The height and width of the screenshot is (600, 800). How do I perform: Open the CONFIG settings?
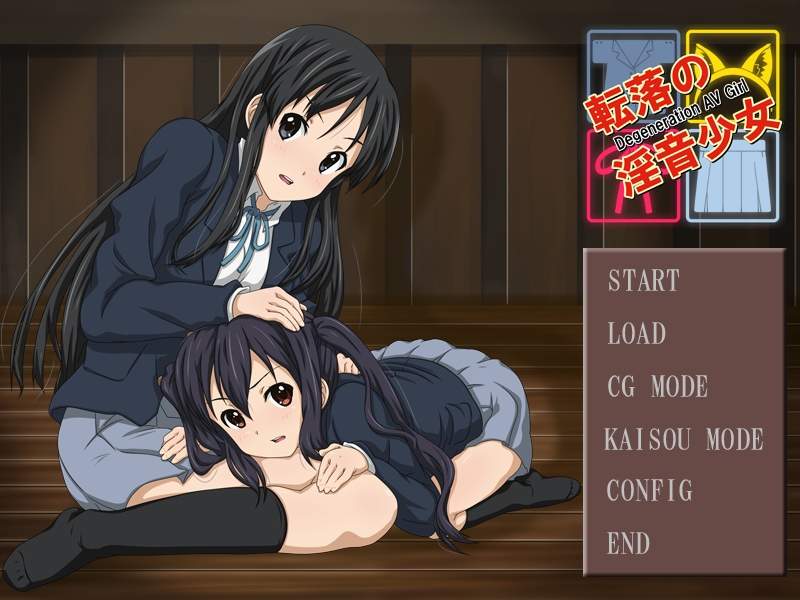pos(650,491)
